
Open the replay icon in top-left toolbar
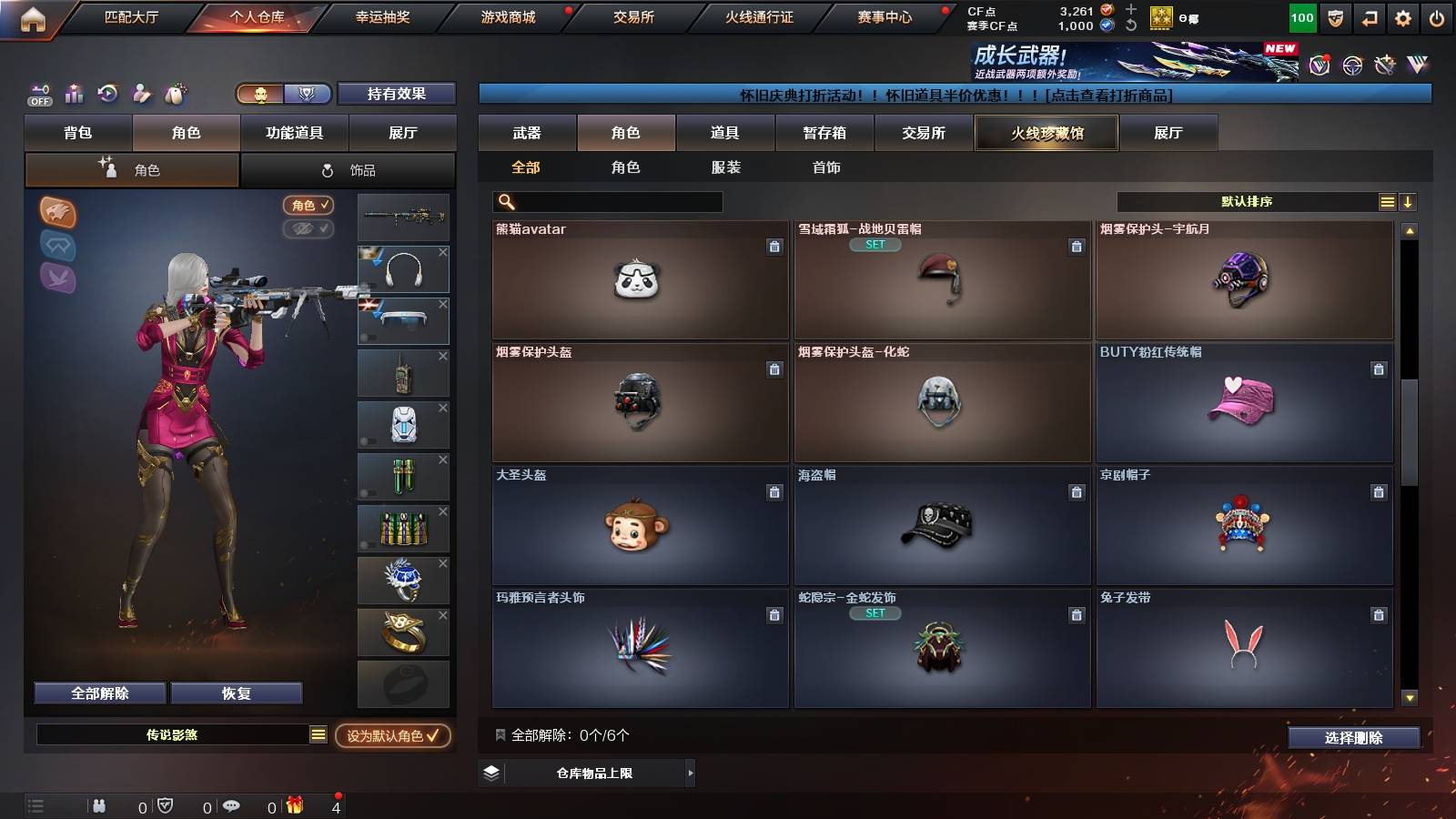(x=107, y=95)
